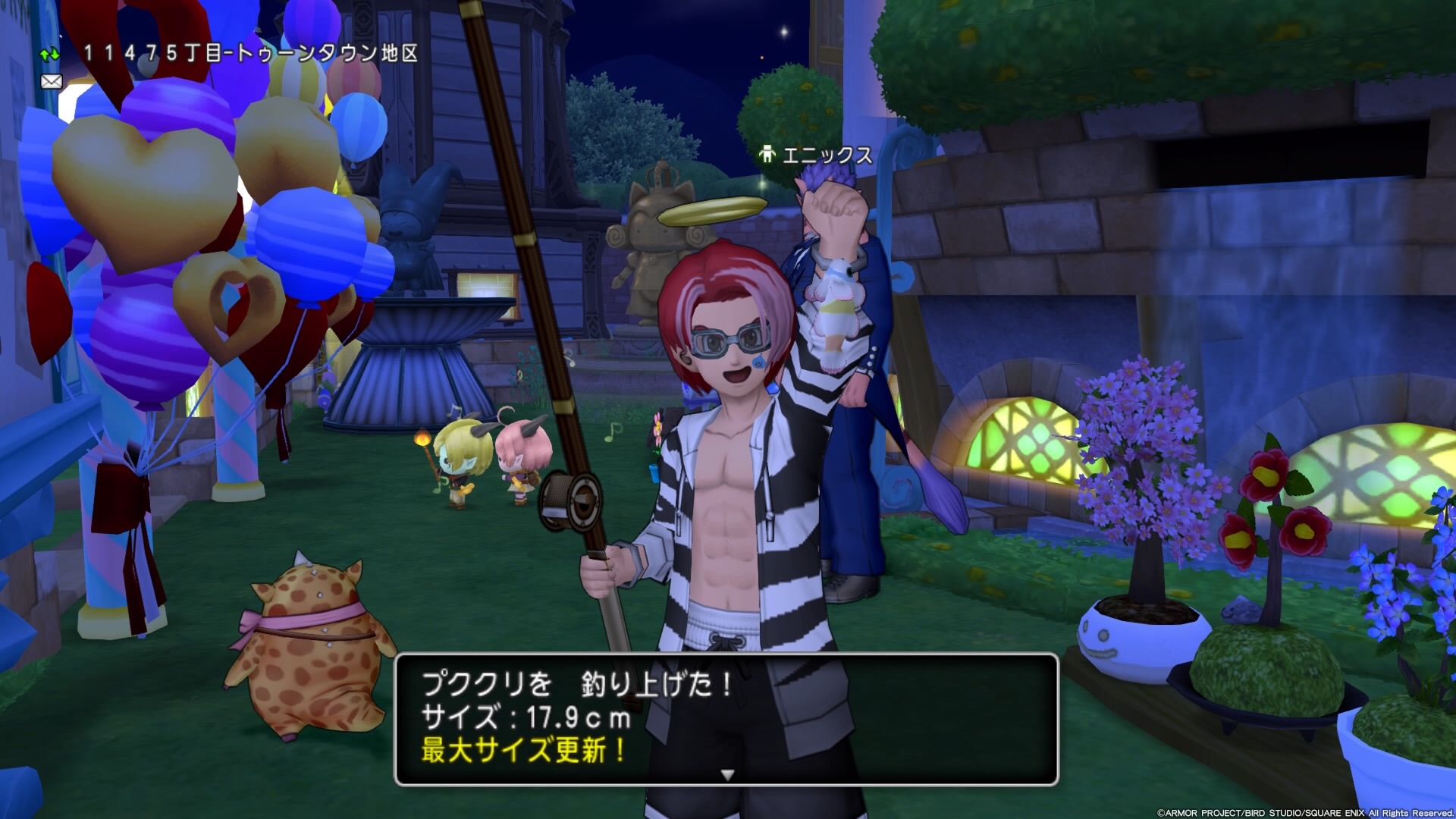1456x819 pixels.
Task: Open the mail envelope icon
Action: (x=51, y=82)
